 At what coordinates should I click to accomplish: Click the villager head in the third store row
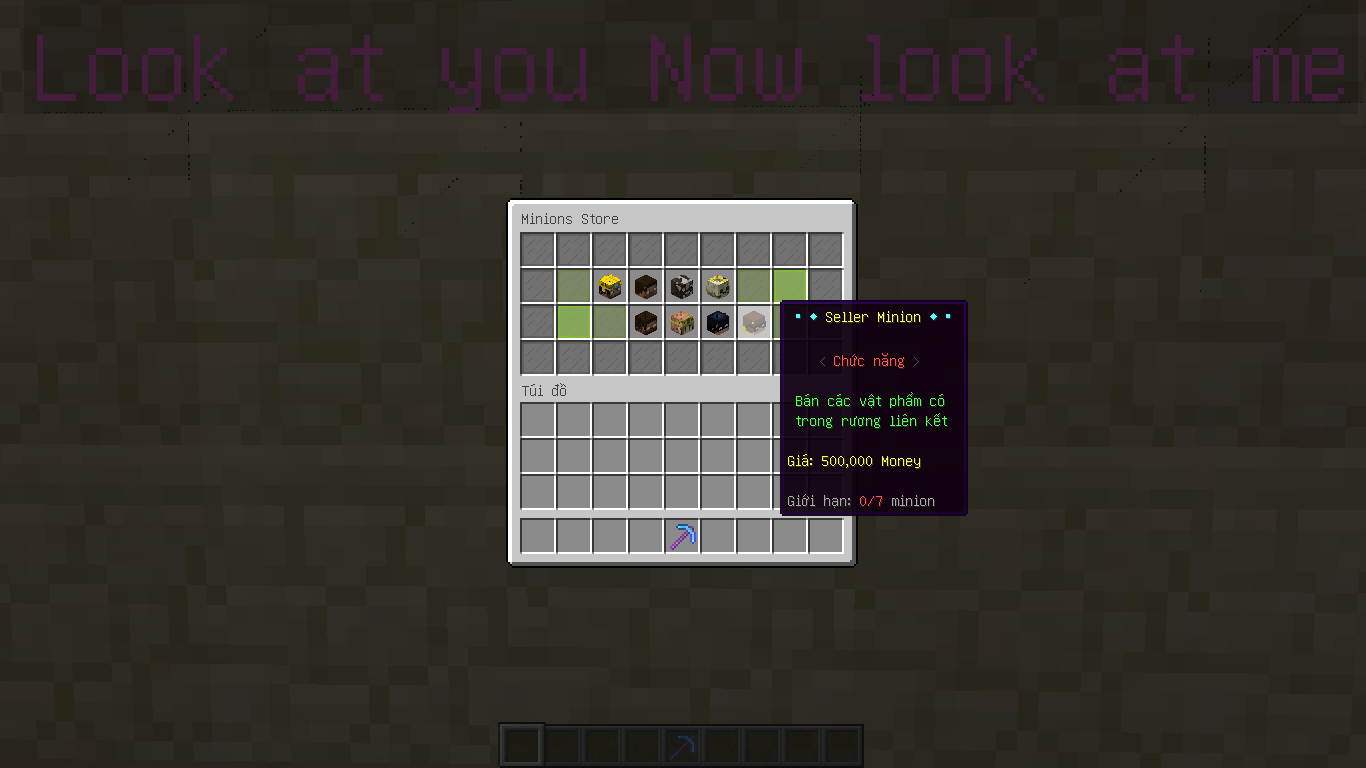coord(645,322)
